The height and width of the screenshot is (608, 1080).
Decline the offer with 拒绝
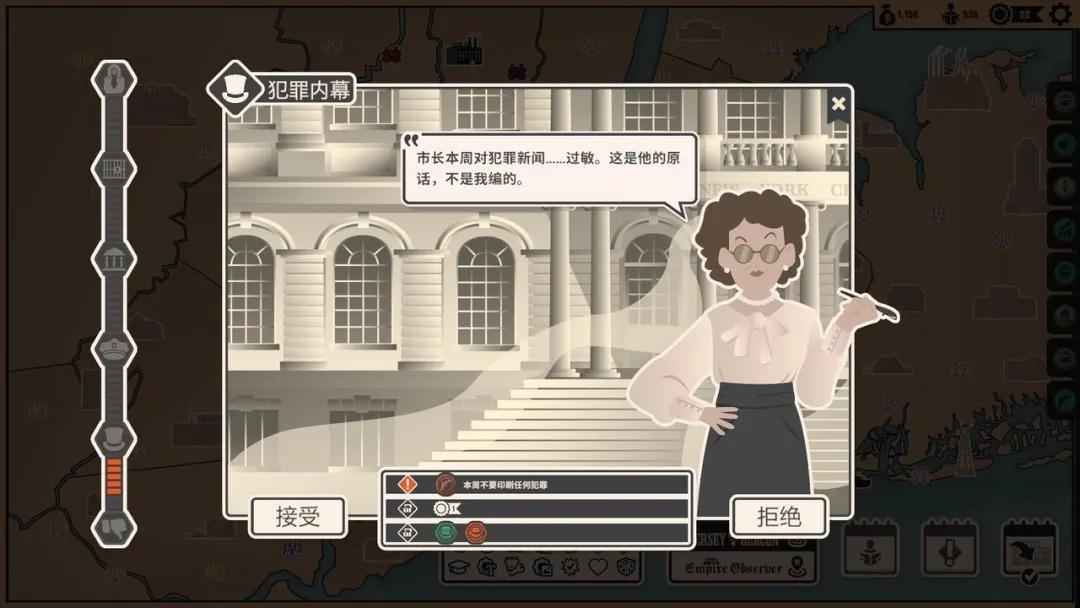(x=779, y=517)
